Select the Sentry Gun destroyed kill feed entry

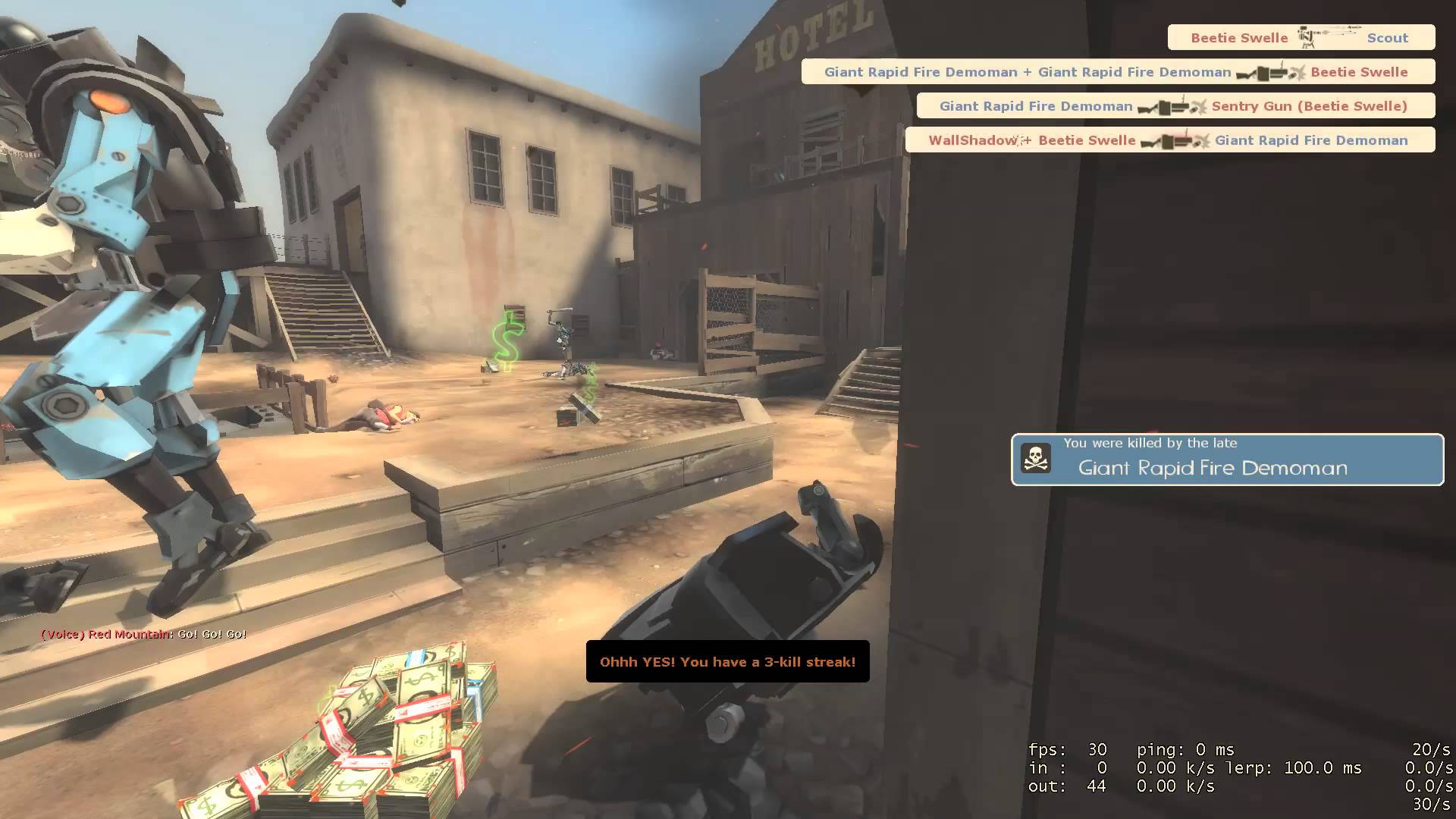pyautogui.click(x=1175, y=106)
